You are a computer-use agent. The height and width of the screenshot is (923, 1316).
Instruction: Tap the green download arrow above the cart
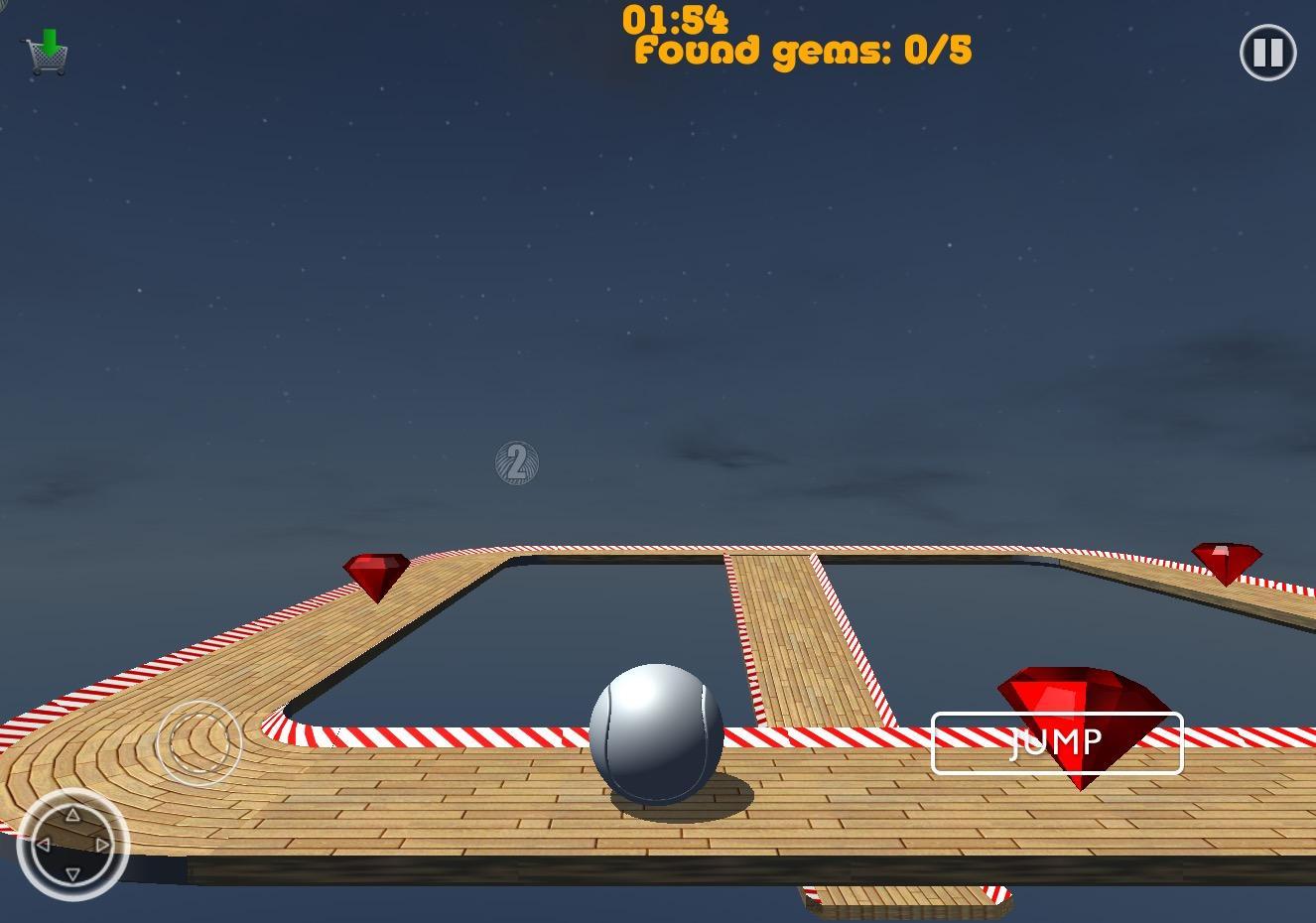[52, 38]
